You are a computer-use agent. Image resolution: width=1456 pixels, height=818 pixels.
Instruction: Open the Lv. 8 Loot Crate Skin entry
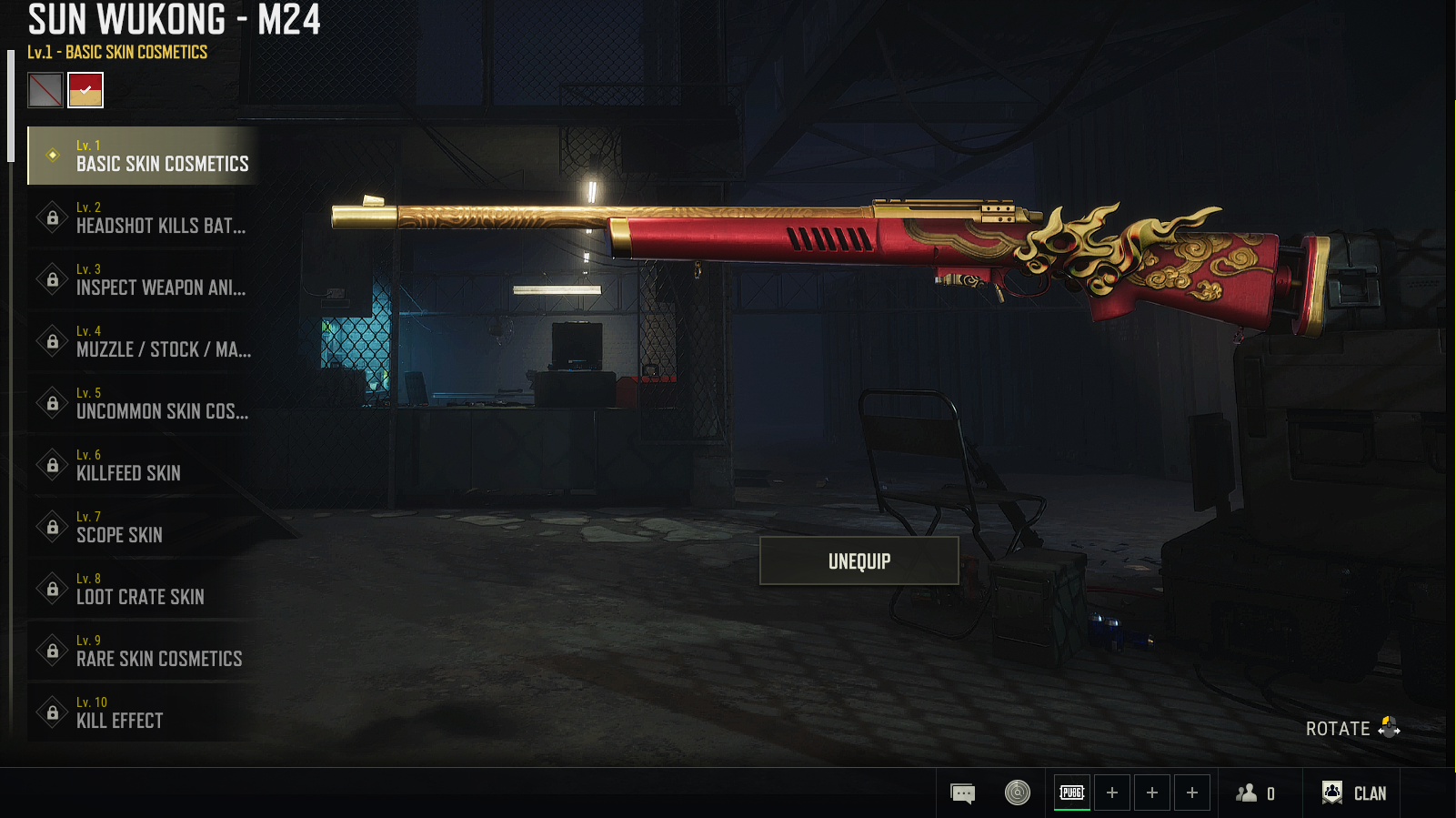point(144,589)
